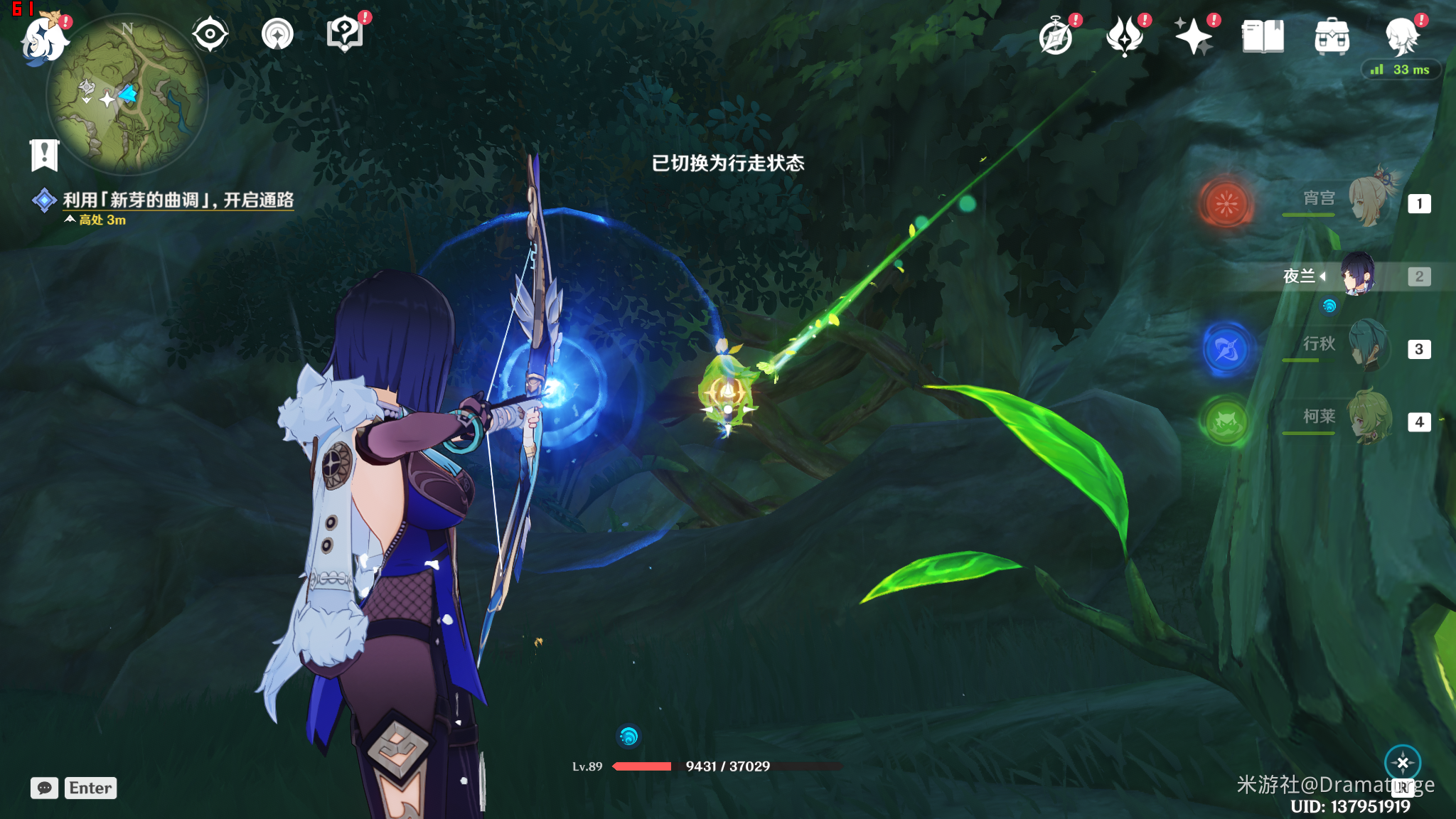Open the character screen icon
The width and height of the screenshot is (1456, 819).
1401,37
